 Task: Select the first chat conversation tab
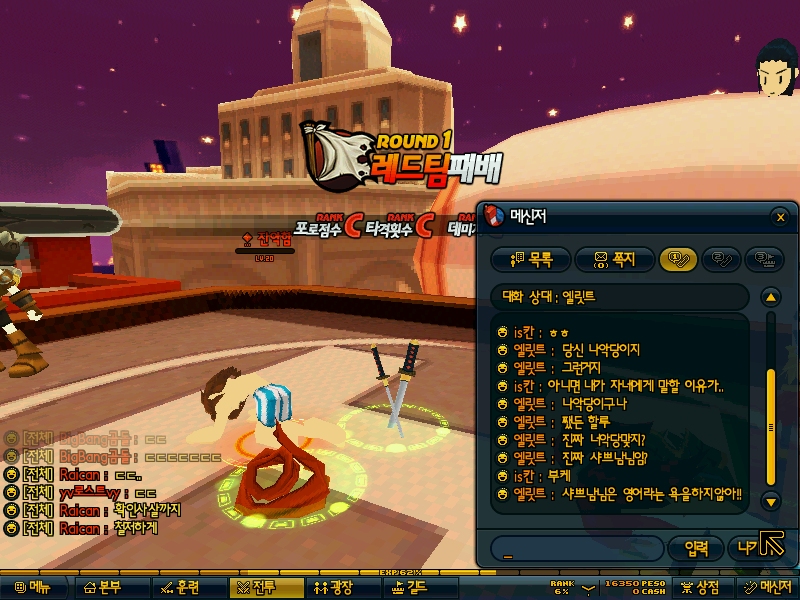677,260
